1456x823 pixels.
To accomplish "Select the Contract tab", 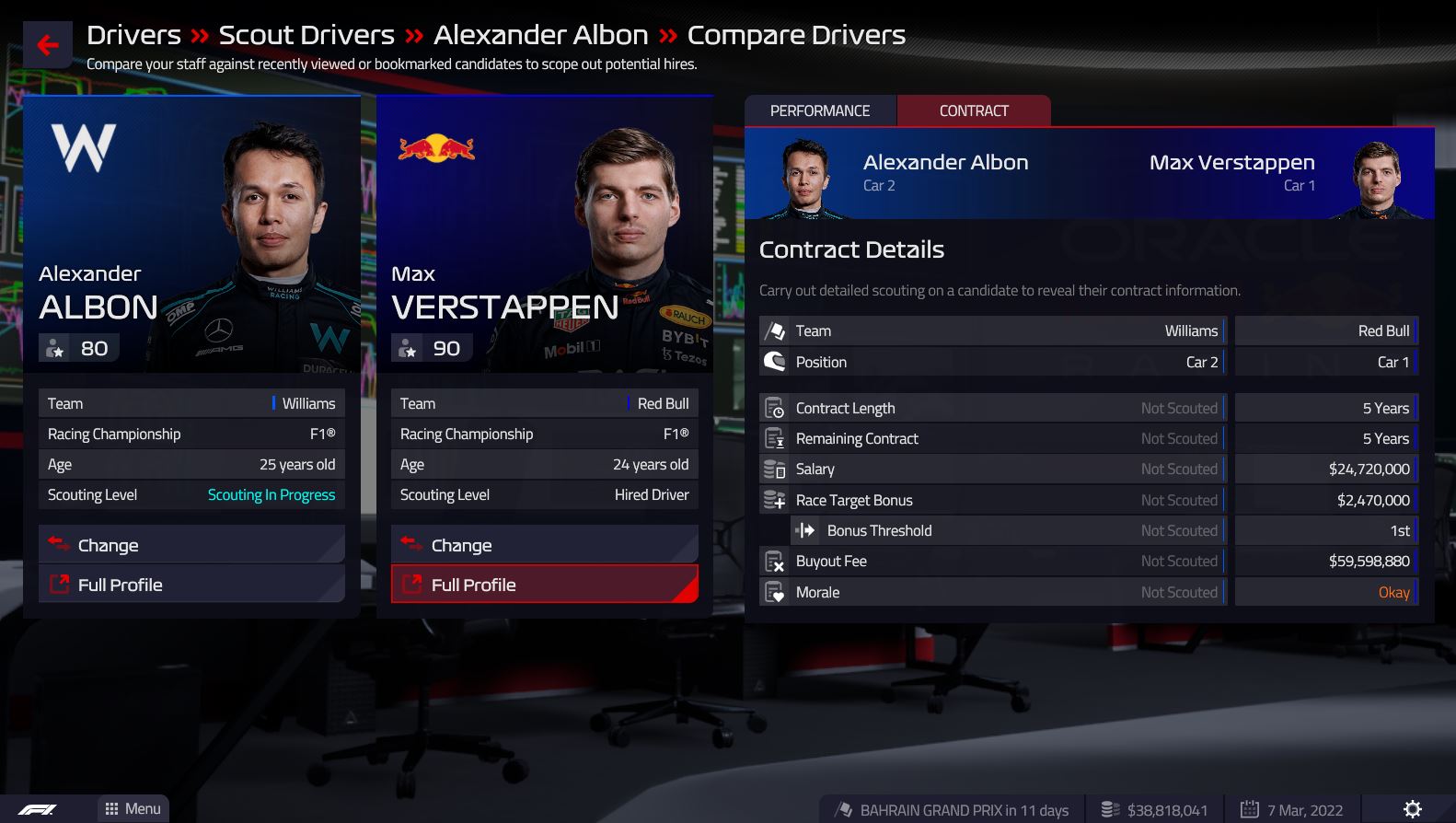I will 973,110.
